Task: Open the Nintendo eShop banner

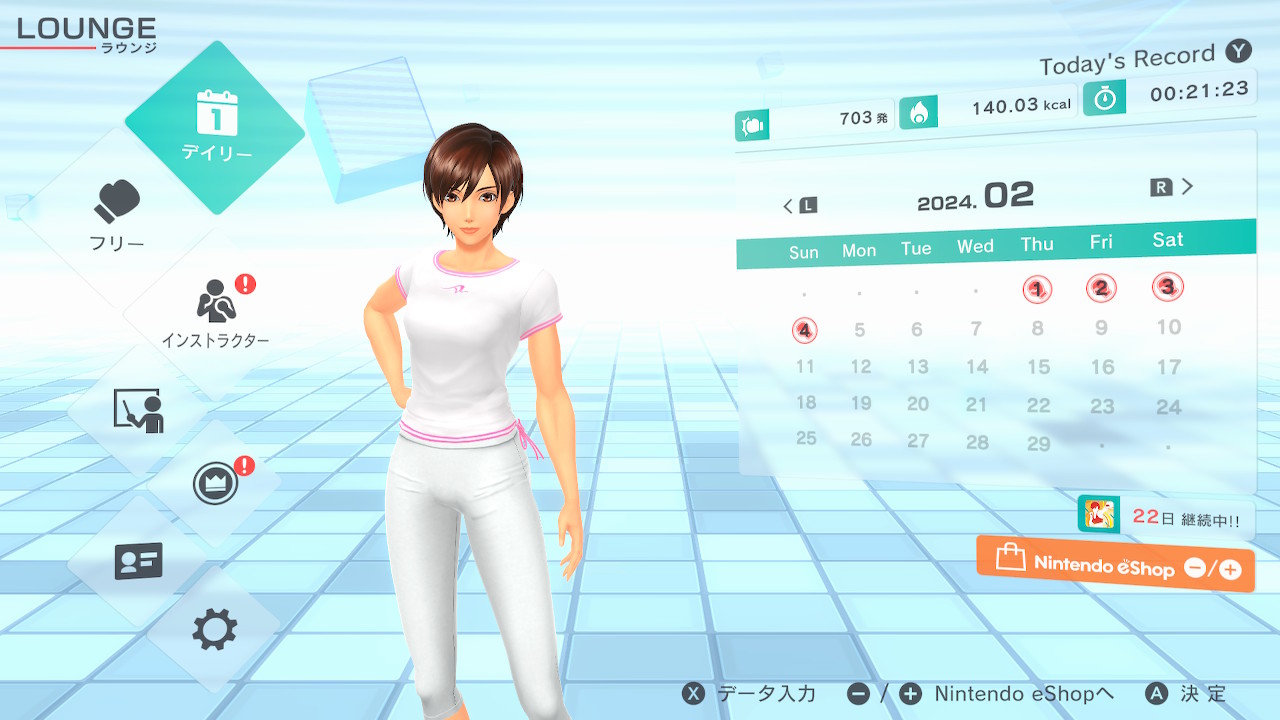Action: point(1115,564)
